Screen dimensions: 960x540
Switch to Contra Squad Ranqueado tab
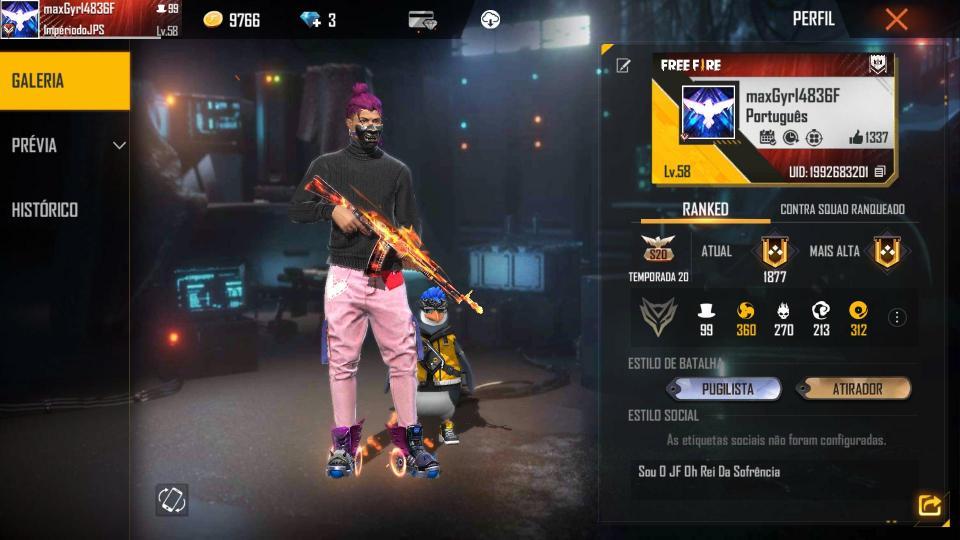click(842, 209)
